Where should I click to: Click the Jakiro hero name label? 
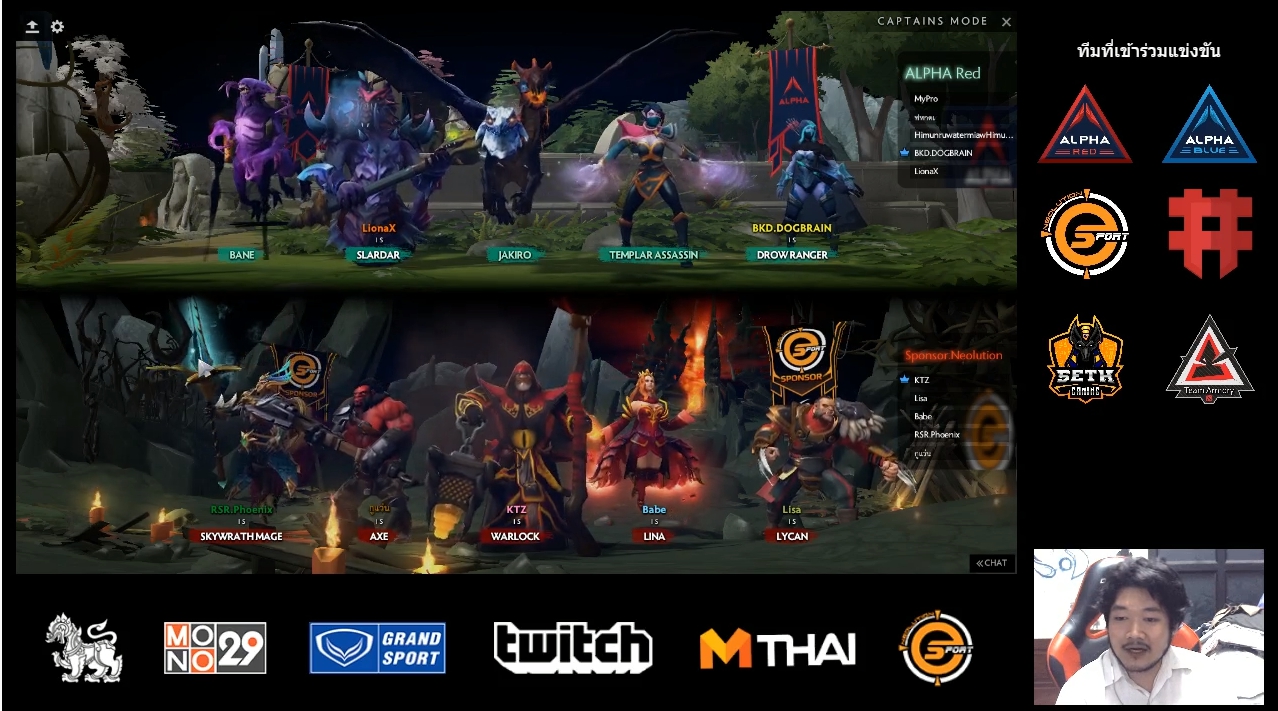click(515, 255)
